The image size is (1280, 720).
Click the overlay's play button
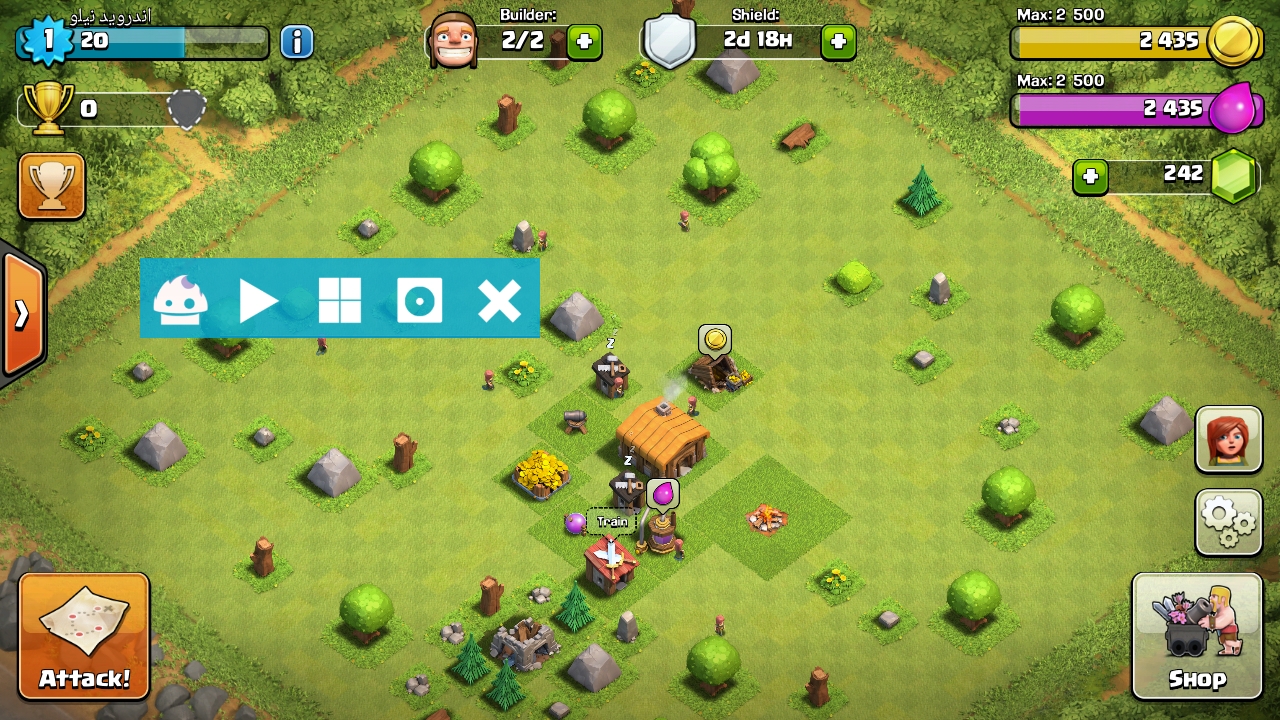click(x=259, y=300)
